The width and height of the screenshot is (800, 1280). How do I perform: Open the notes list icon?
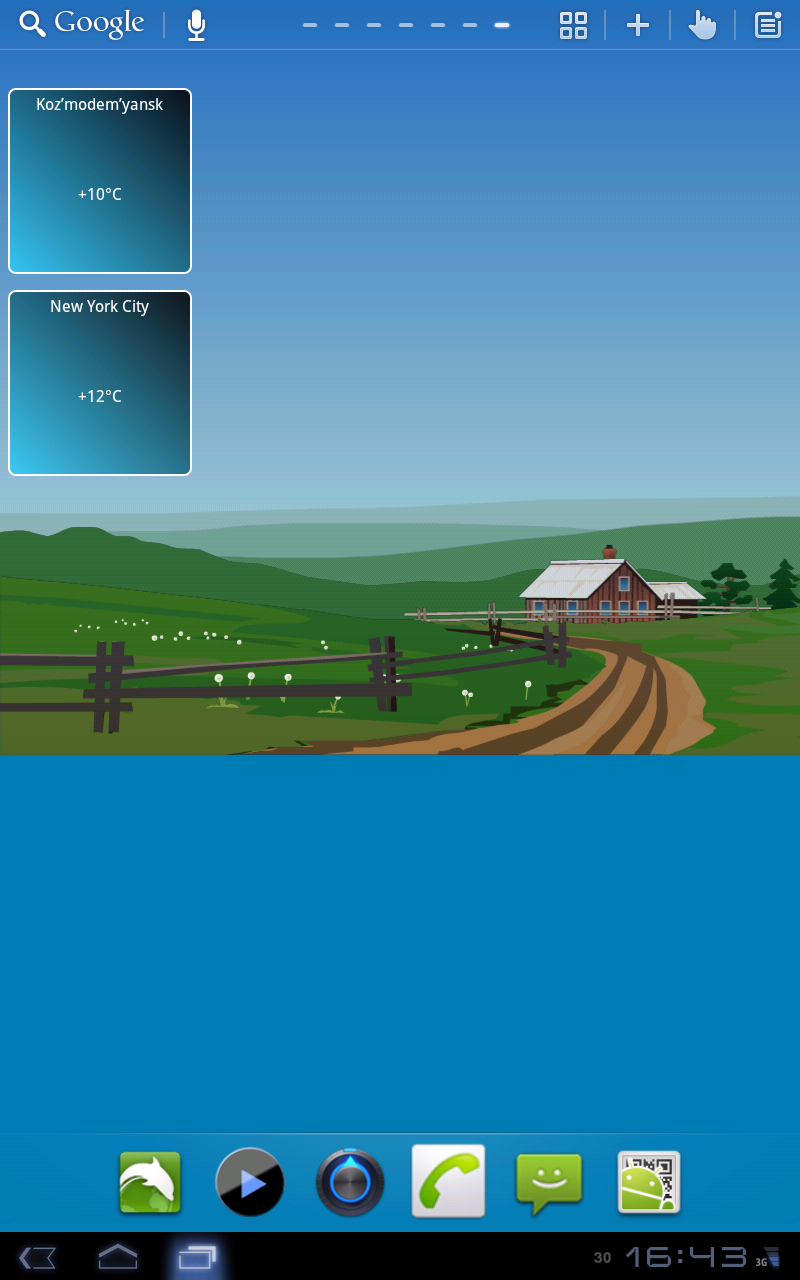point(768,25)
